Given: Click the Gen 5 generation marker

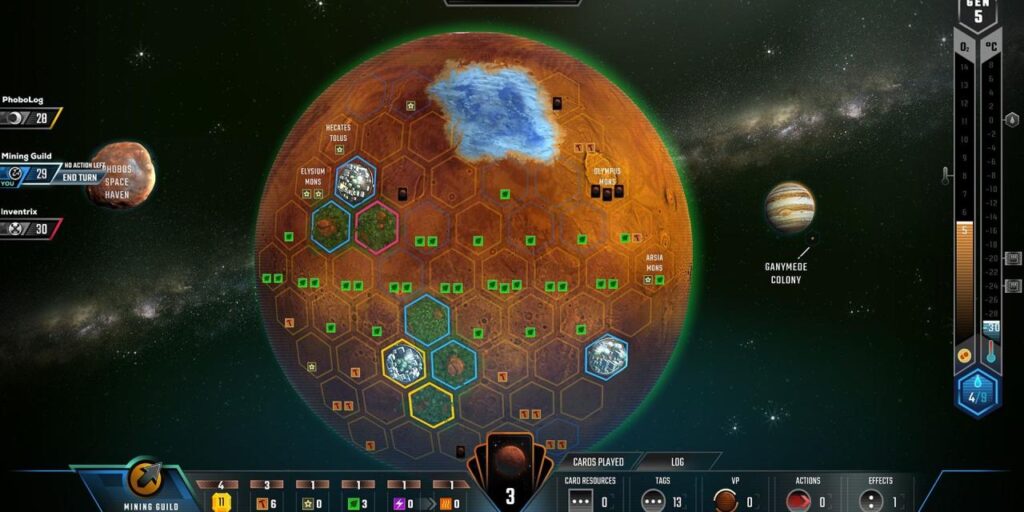Looking at the screenshot, I should [x=978, y=14].
